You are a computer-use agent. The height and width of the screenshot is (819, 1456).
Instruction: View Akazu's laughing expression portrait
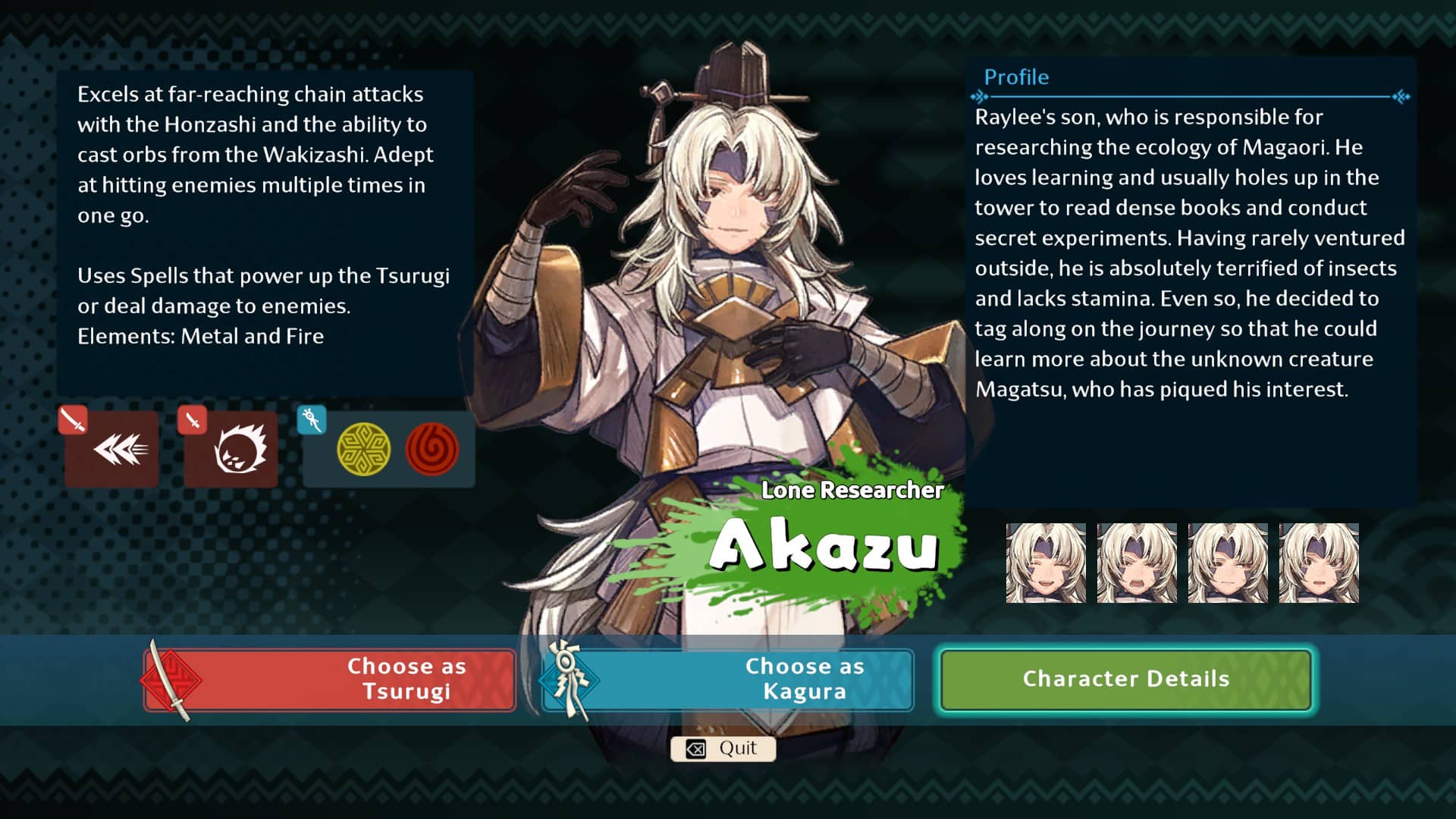(1046, 563)
